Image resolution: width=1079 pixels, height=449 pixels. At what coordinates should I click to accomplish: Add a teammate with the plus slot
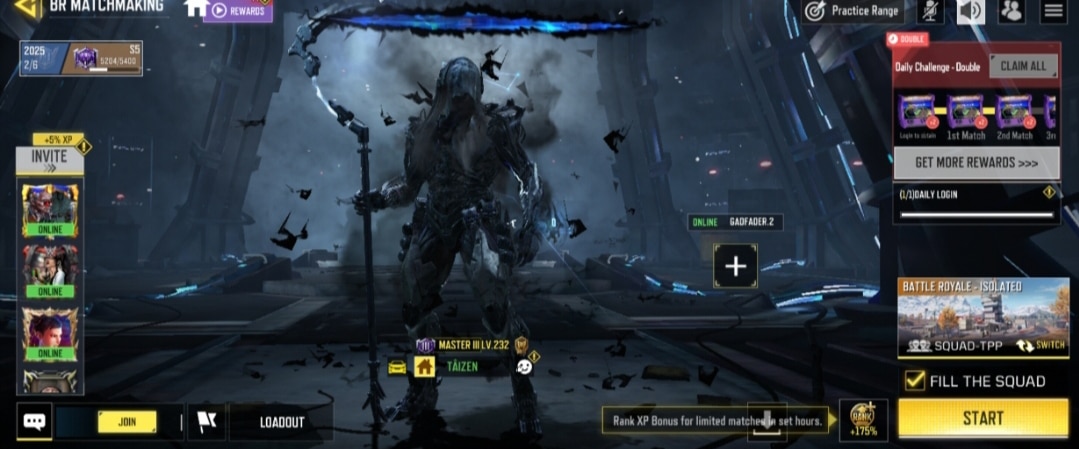[x=735, y=266]
